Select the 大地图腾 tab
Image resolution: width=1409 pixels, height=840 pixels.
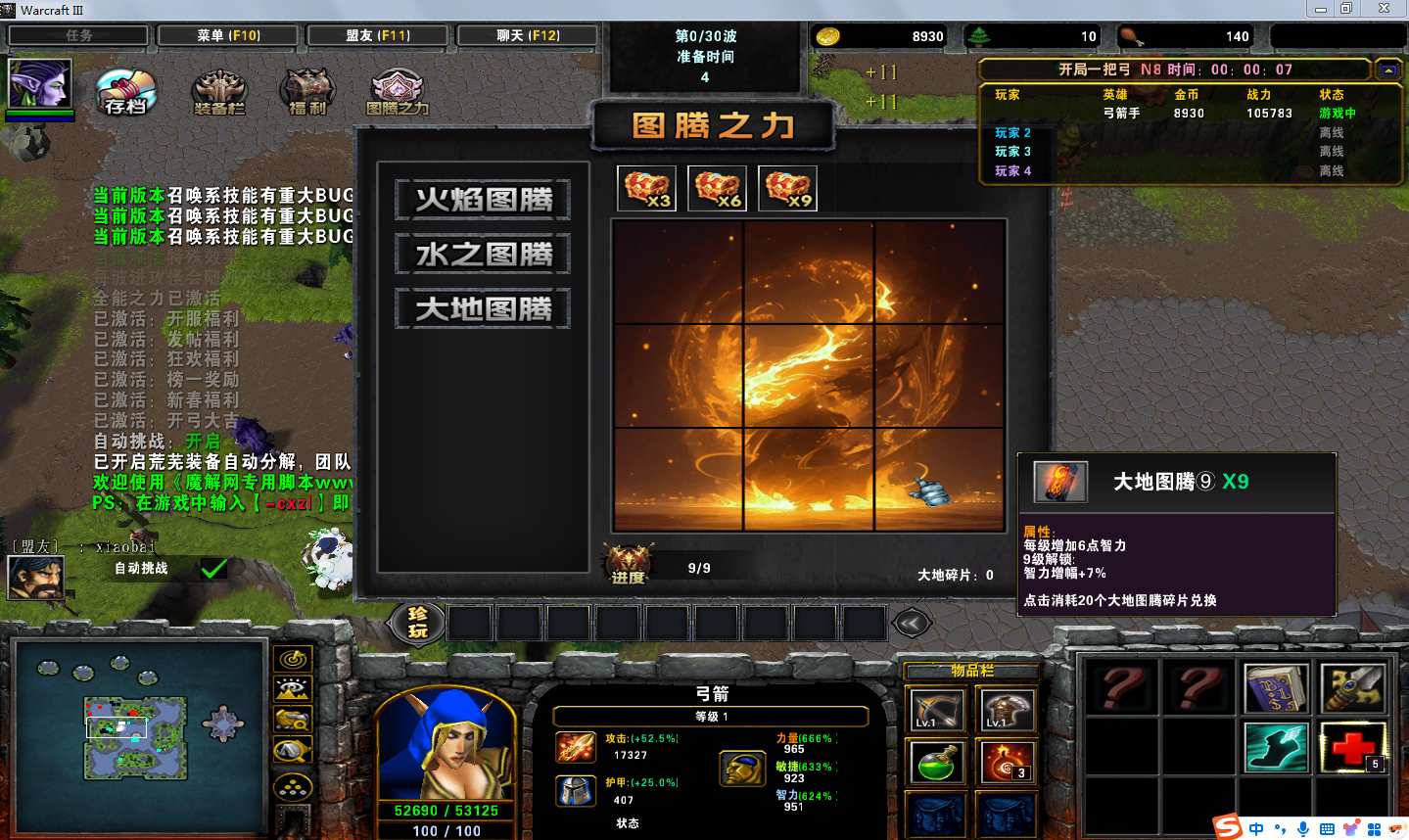[x=484, y=309]
